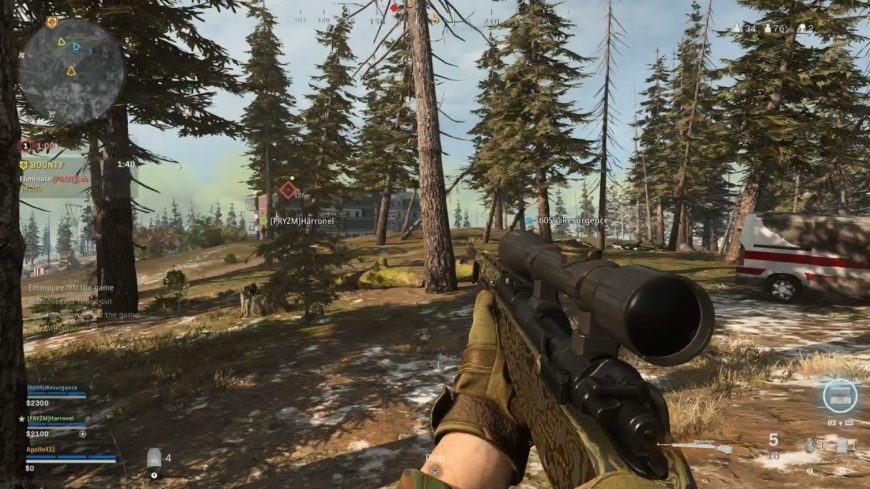Use the armor plate icon

(154, 458)
